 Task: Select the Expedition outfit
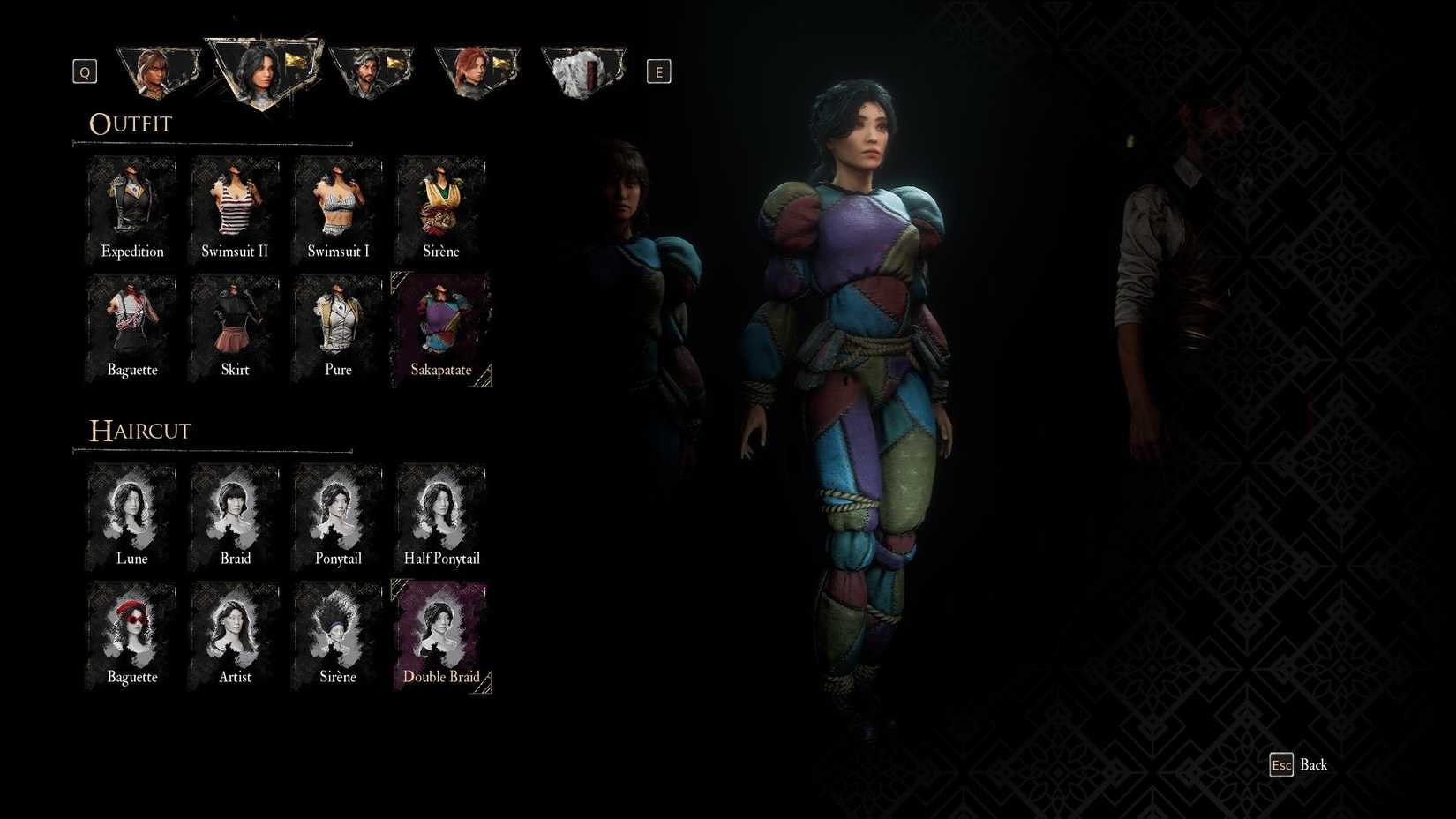[x=131, y=207]
